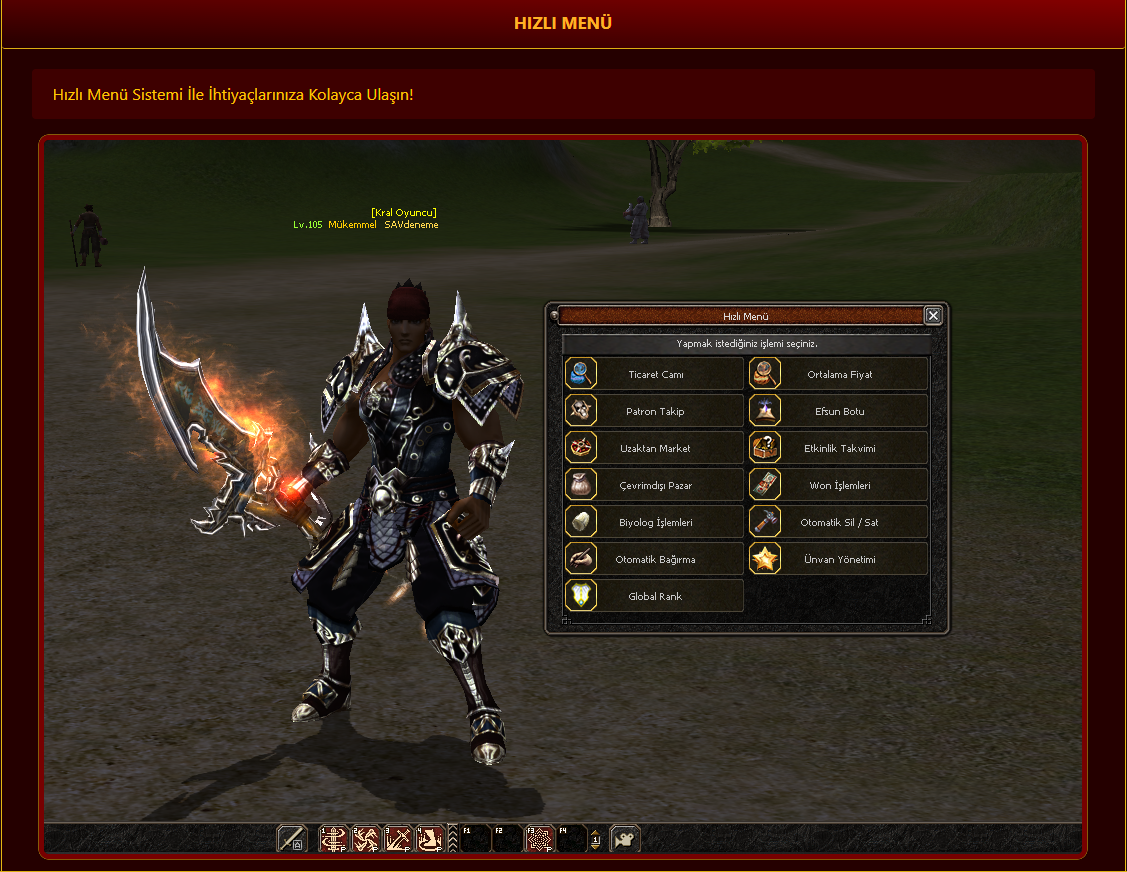Select Patron Takip from the quick menu
1127x872 pixels.
pos(655,411)
